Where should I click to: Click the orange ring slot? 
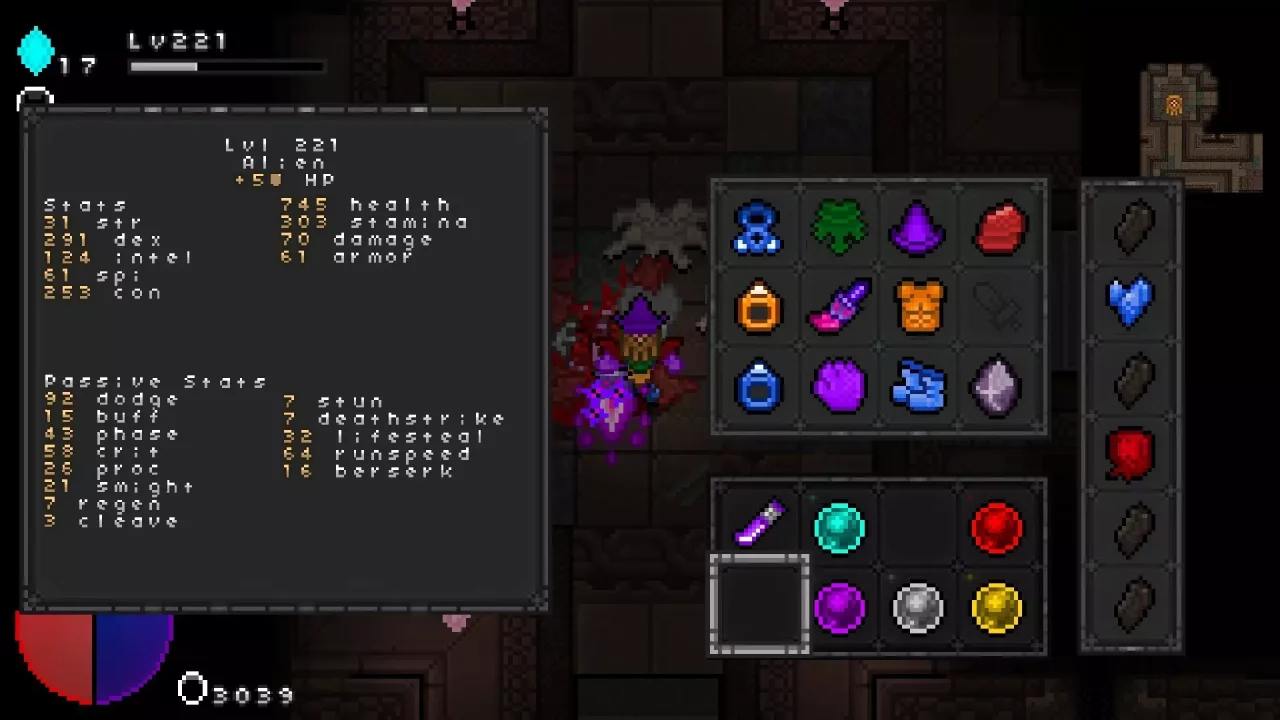(x=758, y=307)
